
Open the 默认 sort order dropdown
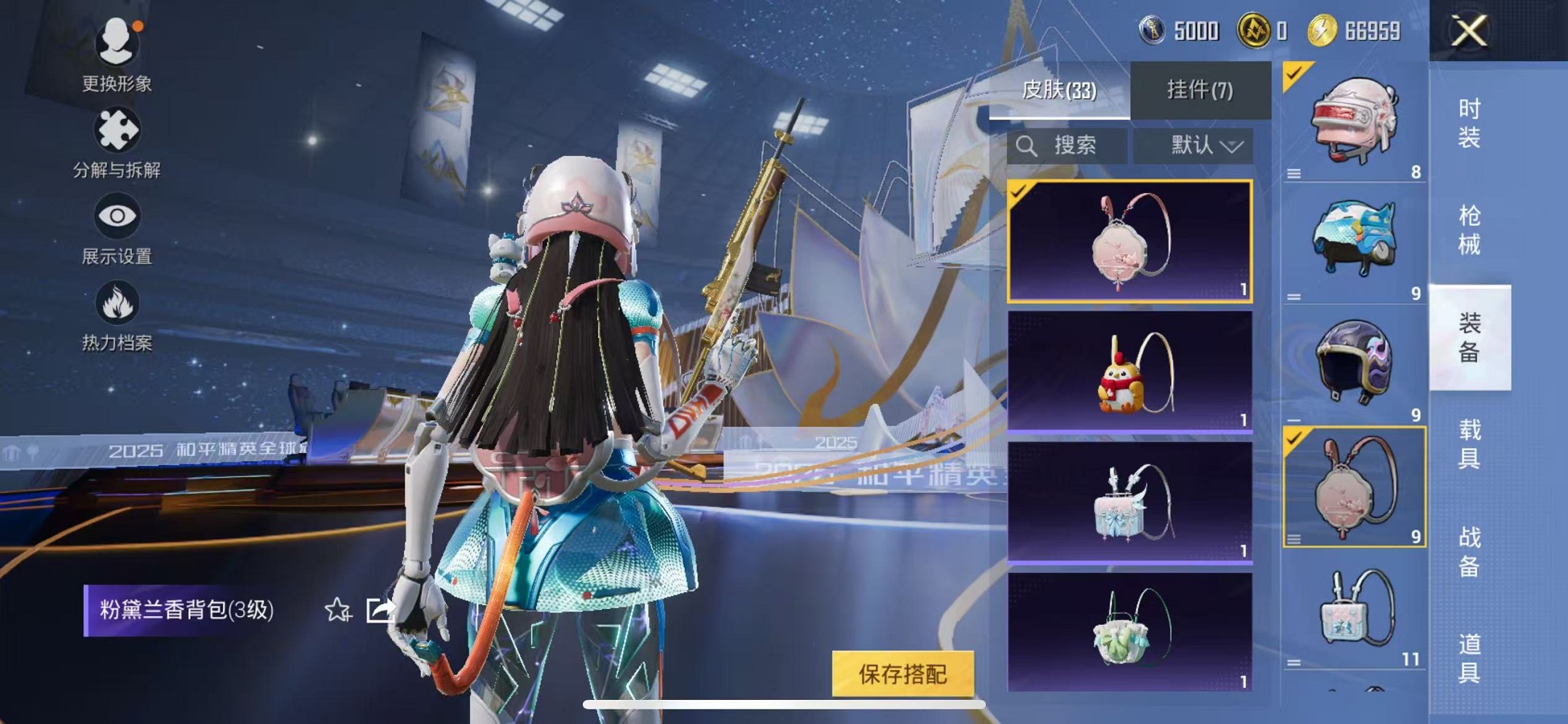[x=1192, y=145]
